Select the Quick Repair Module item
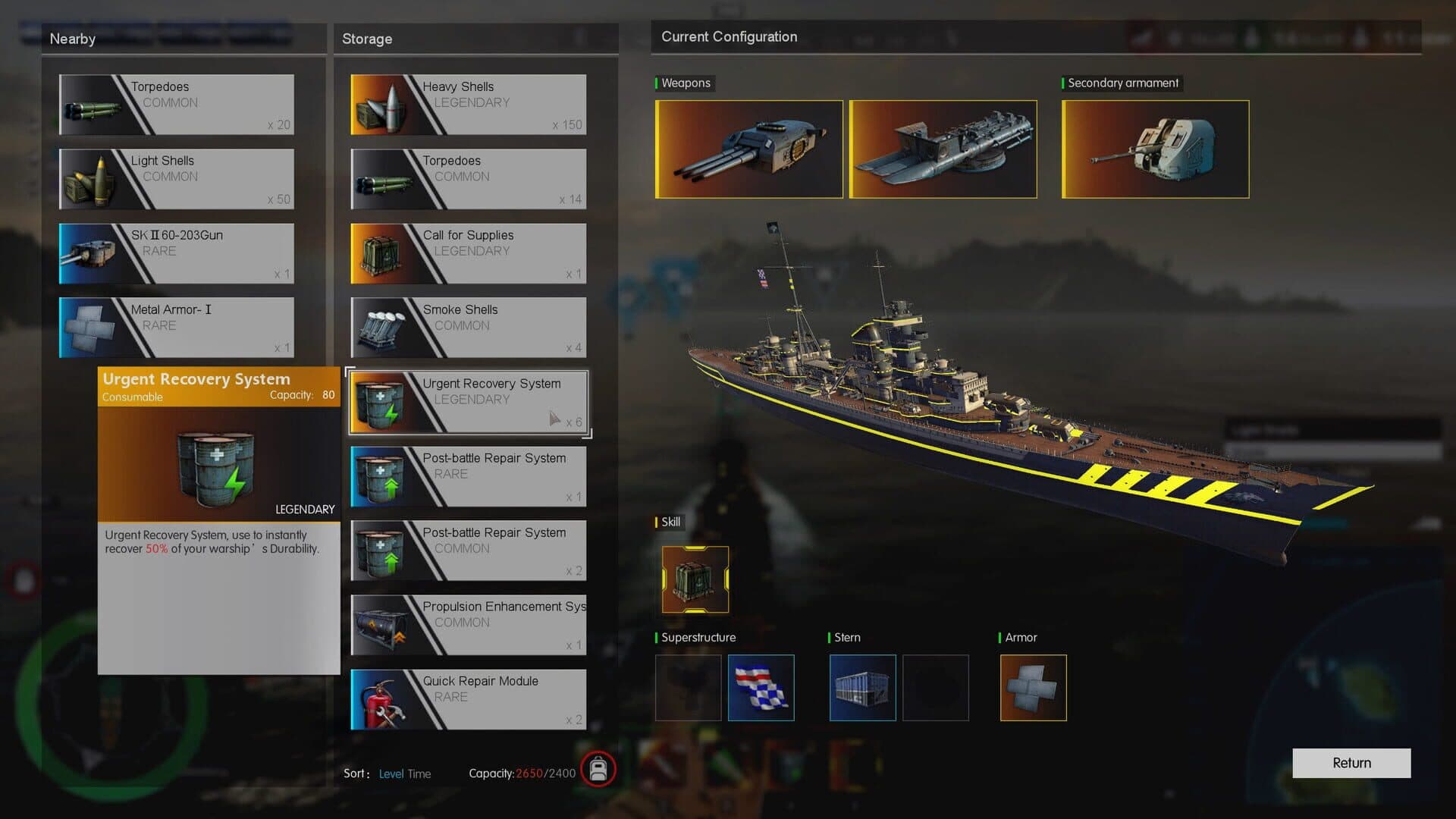This screenshot has height=819, width=1456. click(468, 699)
